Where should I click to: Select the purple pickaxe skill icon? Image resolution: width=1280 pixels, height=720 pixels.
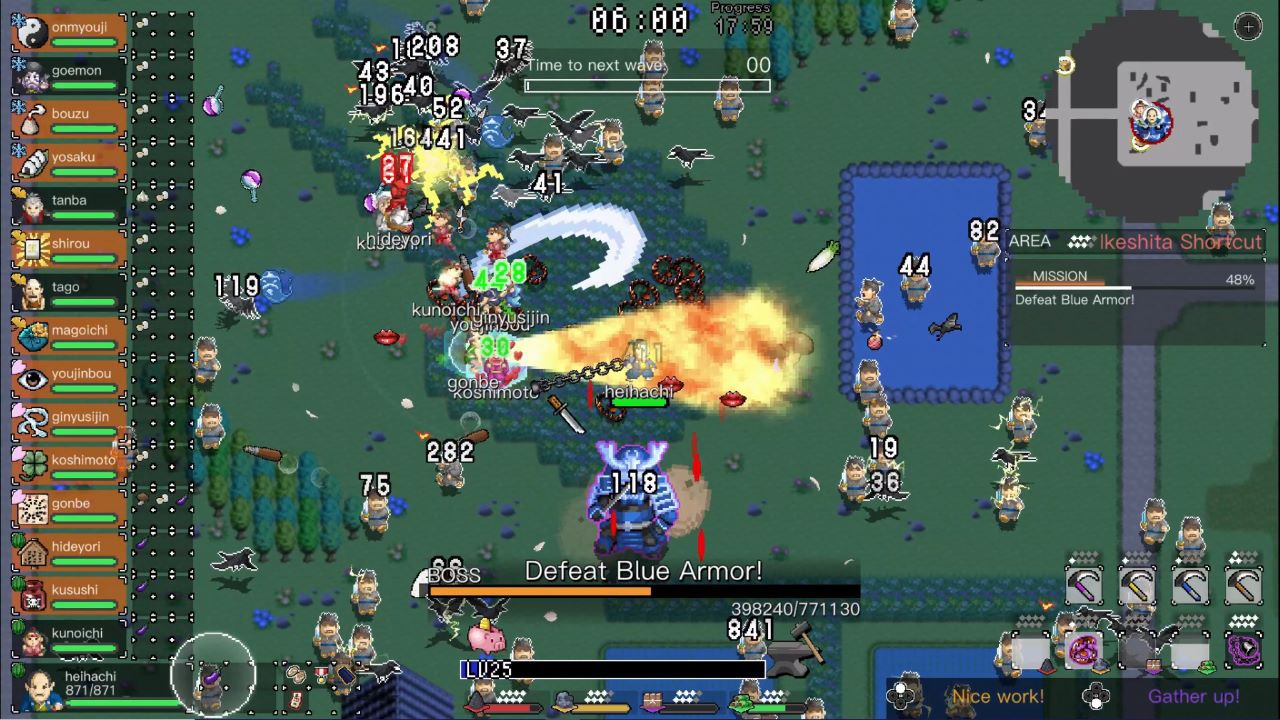[1083, 583]
